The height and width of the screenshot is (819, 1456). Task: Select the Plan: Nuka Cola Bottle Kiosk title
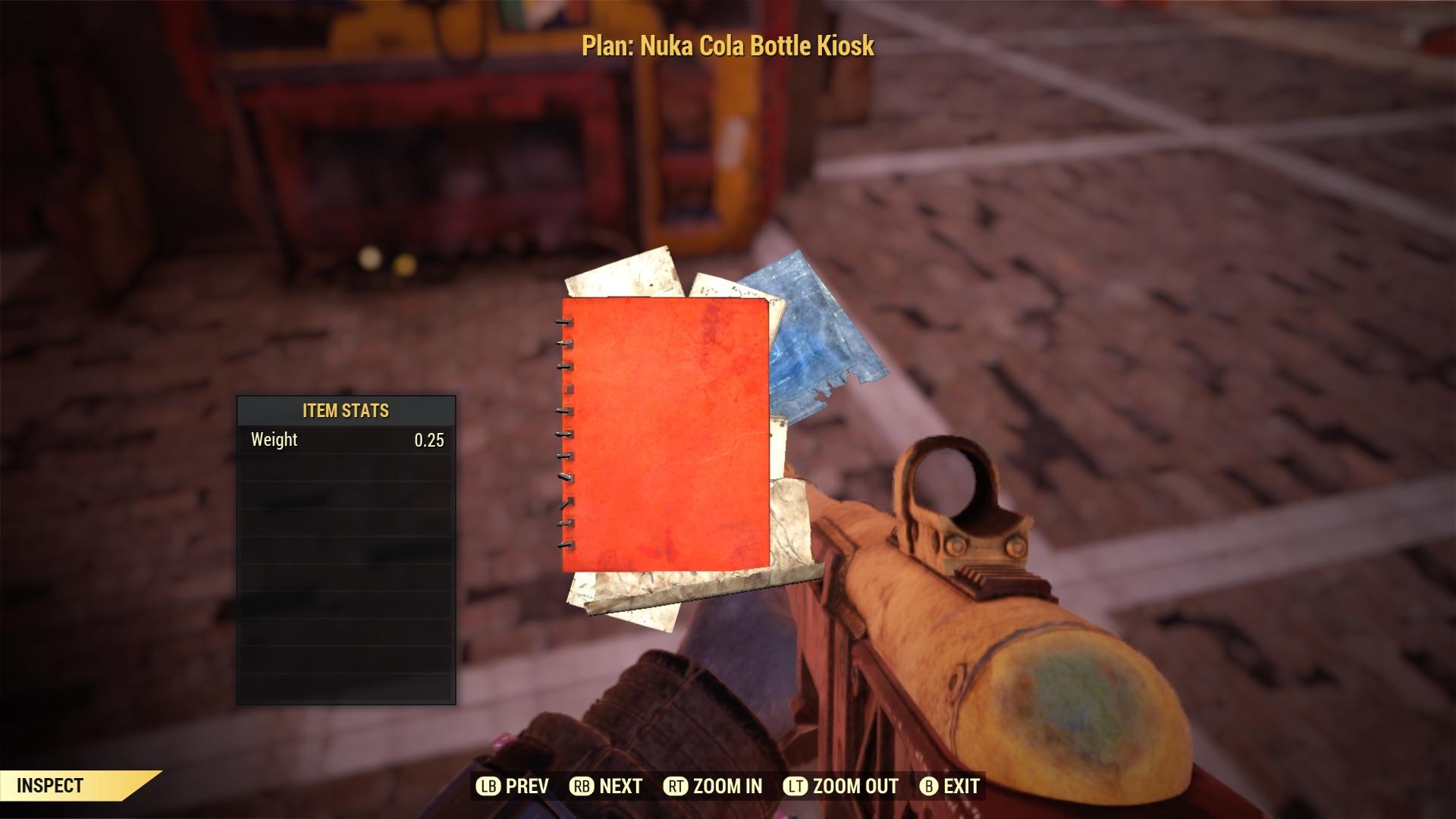click(x=726, y=44)
